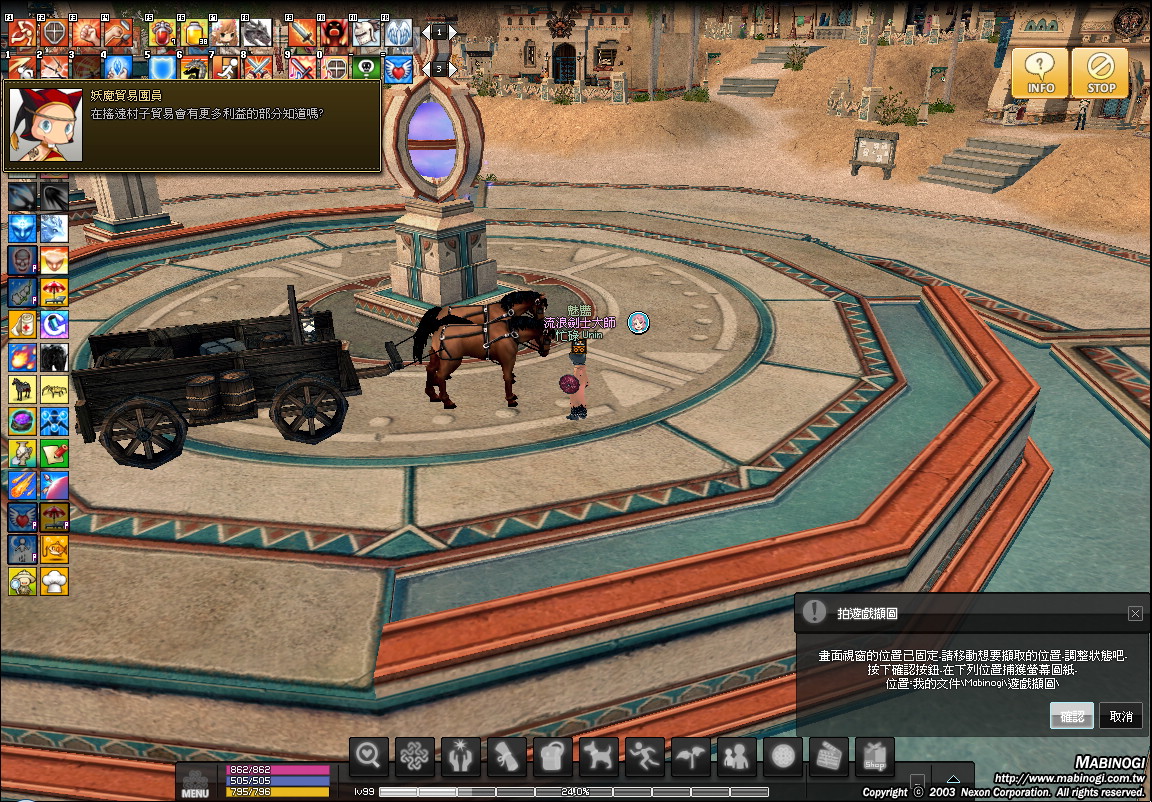Activate the shield defense skill icon

click(x=161, y=68)
